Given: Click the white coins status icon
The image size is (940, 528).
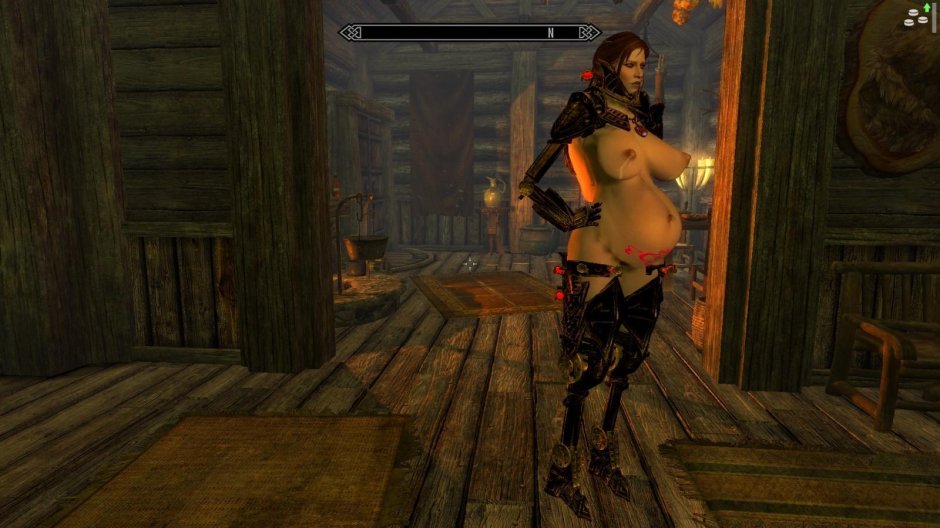Looking at the screenshot, I should (x=915, y=17).
